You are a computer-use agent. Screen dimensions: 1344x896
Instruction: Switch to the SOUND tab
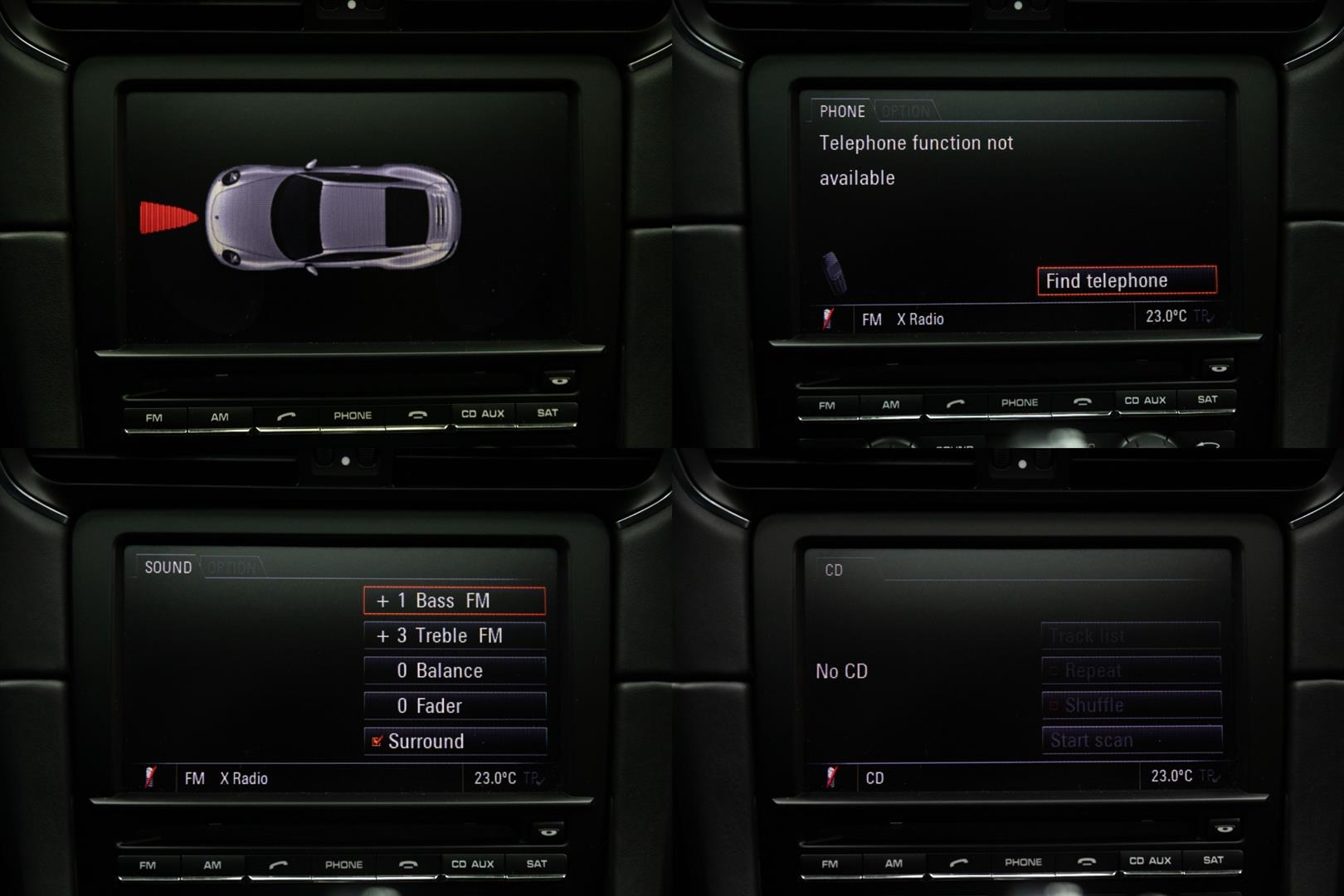(168, 567)
